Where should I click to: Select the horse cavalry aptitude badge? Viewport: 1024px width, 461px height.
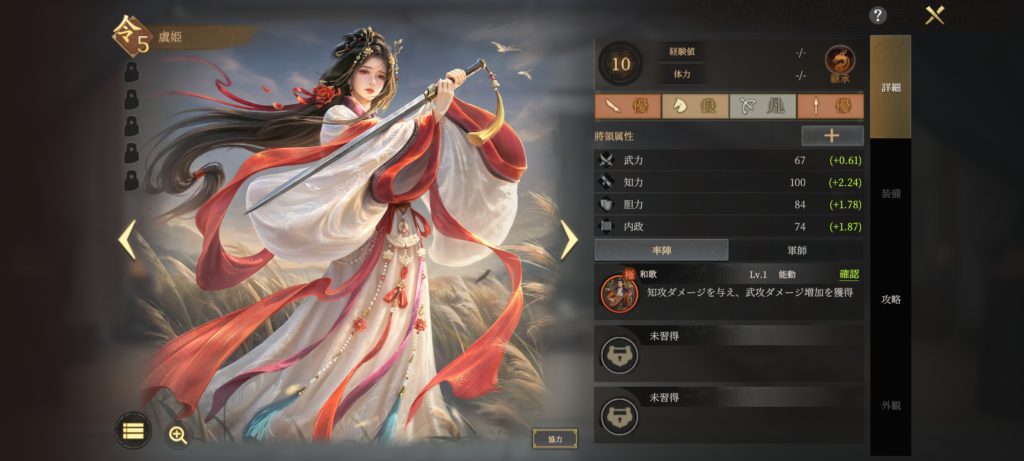tap(694, 107)
